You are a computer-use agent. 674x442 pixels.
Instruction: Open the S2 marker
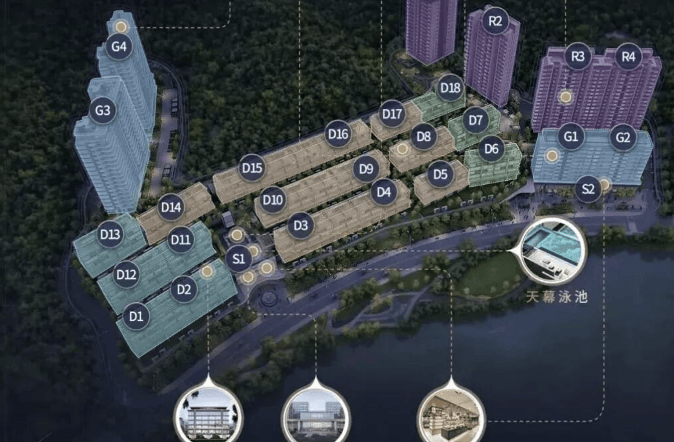point(589,187)
